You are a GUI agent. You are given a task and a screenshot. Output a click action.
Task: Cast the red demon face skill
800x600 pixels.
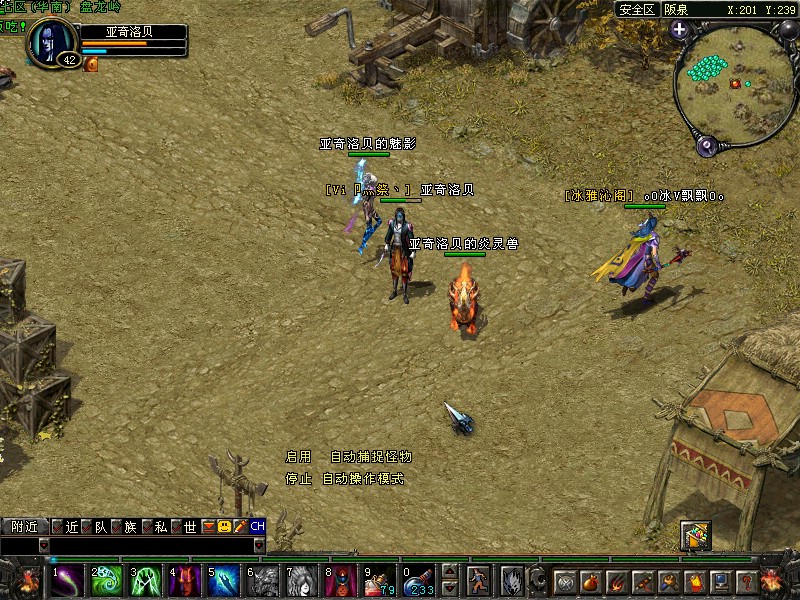pos(185,580)
